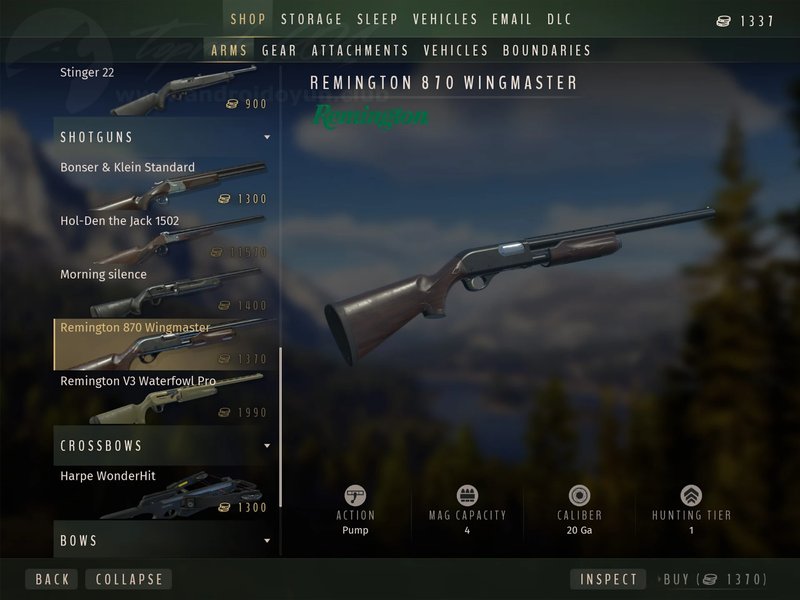Go to the Email tab
This screenshot has height=600, width=800.
[x=512, y=19]
